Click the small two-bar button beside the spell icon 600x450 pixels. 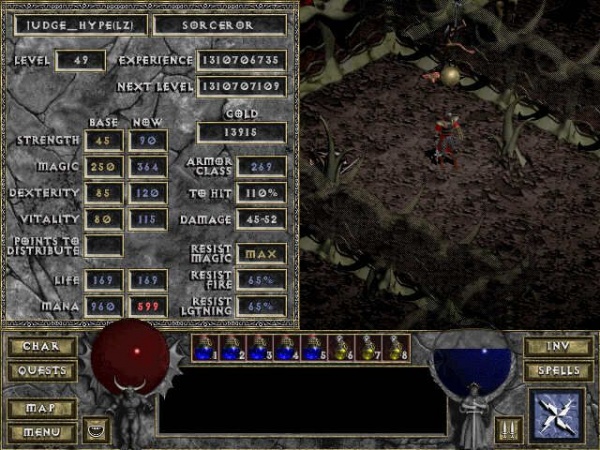pyautogui.click(x=510, y=431)
